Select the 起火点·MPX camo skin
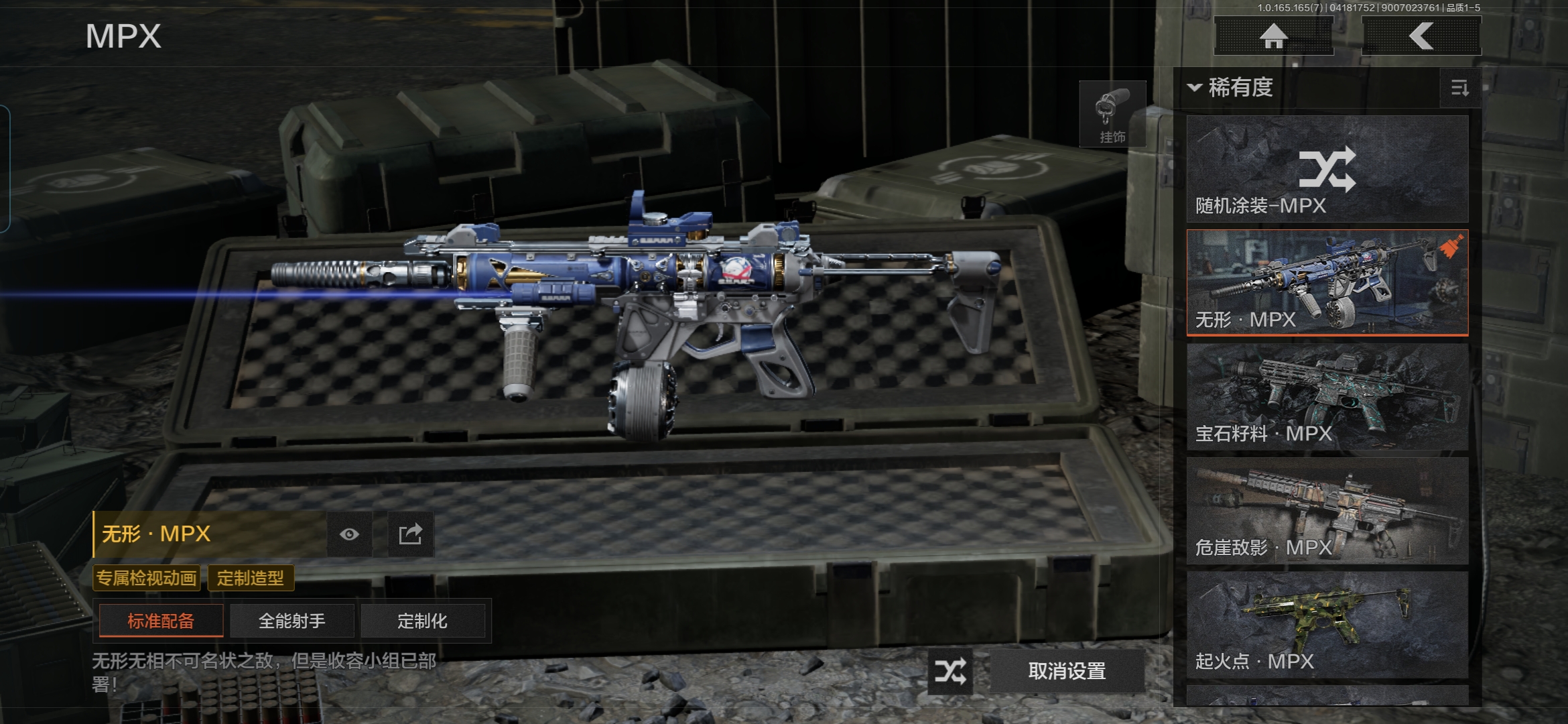Image resolution: width=1568 pixels, height=724 pixels. coord(1327,624)
